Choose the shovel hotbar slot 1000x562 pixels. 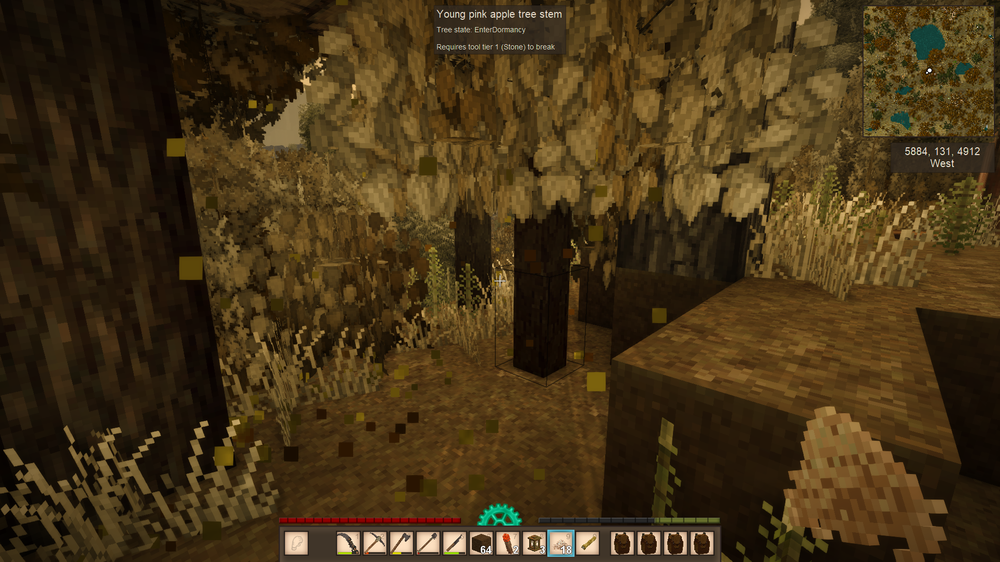click(x=427, y=543)
